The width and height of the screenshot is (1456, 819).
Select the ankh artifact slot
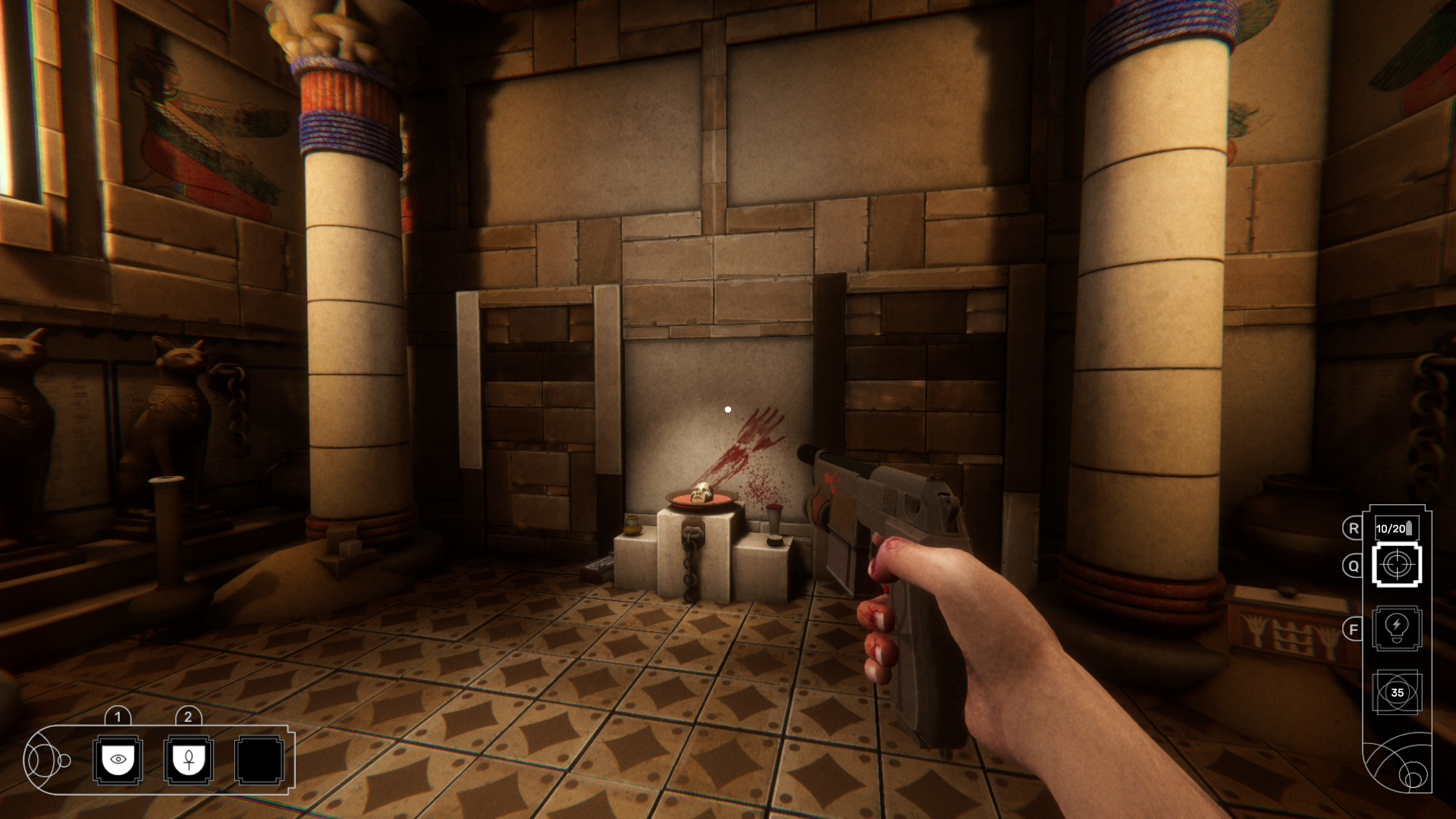click(189, 760)
